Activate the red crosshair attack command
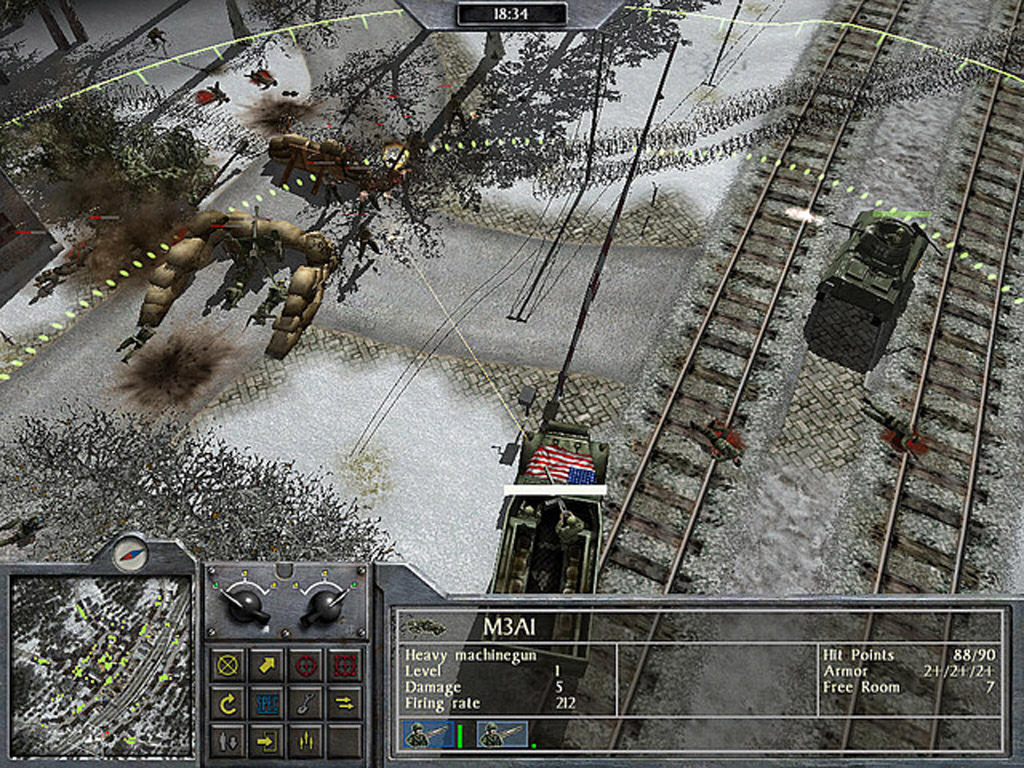 (305, 665)
